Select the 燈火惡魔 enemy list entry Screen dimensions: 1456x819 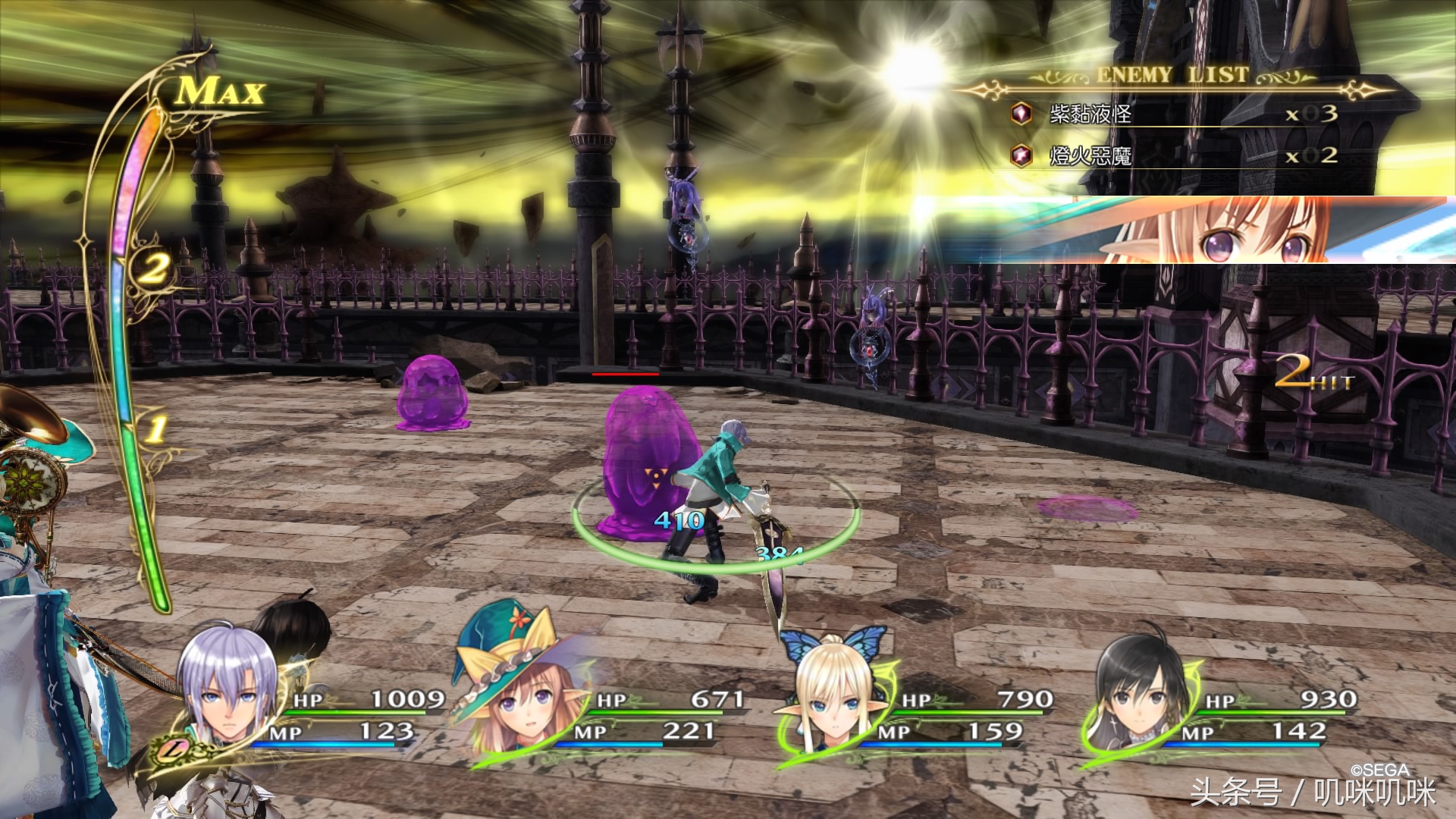coord(1090,156)
